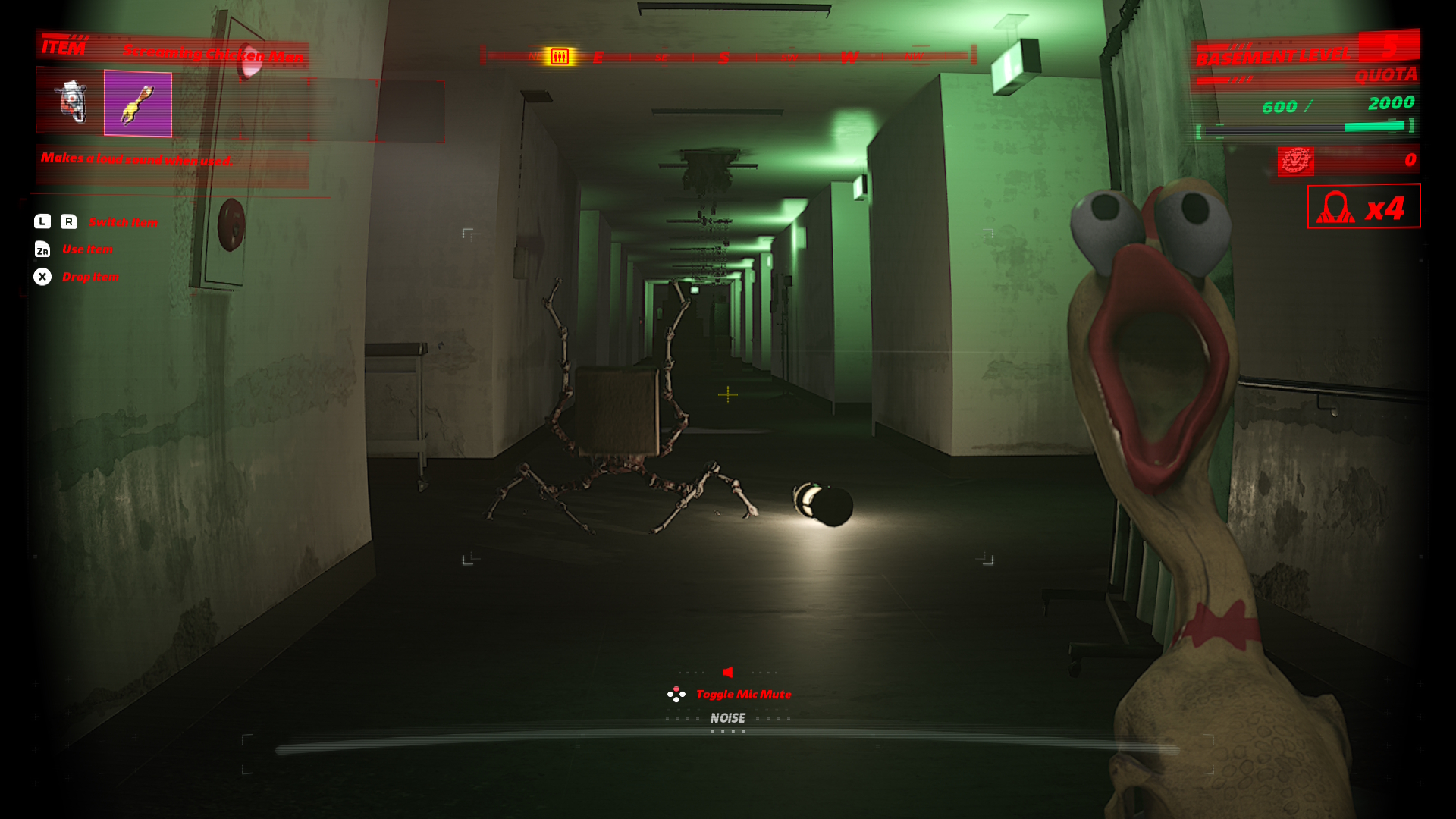Viewport: 1456px width, 819px height.
Task: Select the Screaming Chicken Man inventory slot
Action: [x=138, y=105]
